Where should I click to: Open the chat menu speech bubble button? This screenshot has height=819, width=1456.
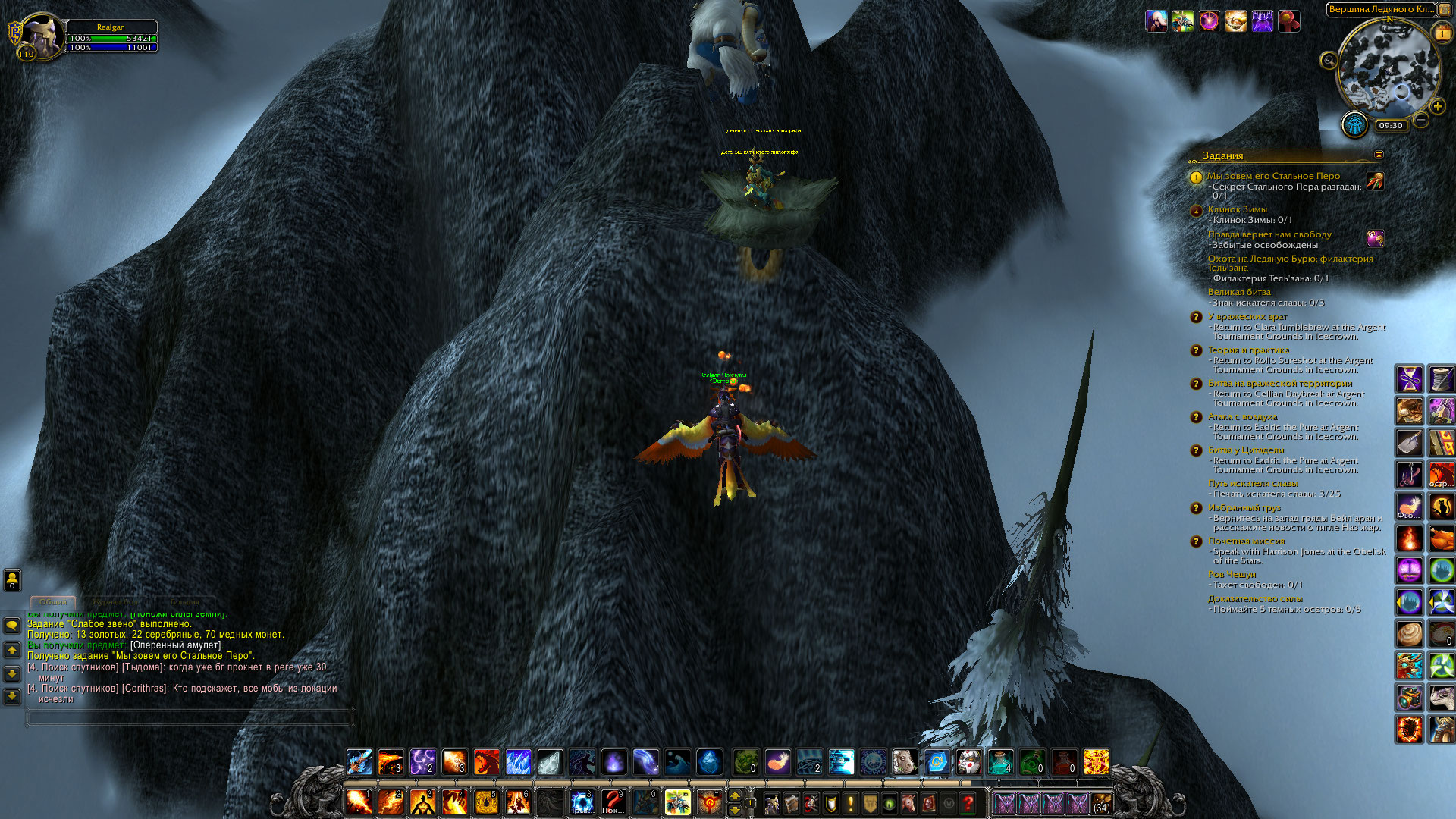pos(12,626)
